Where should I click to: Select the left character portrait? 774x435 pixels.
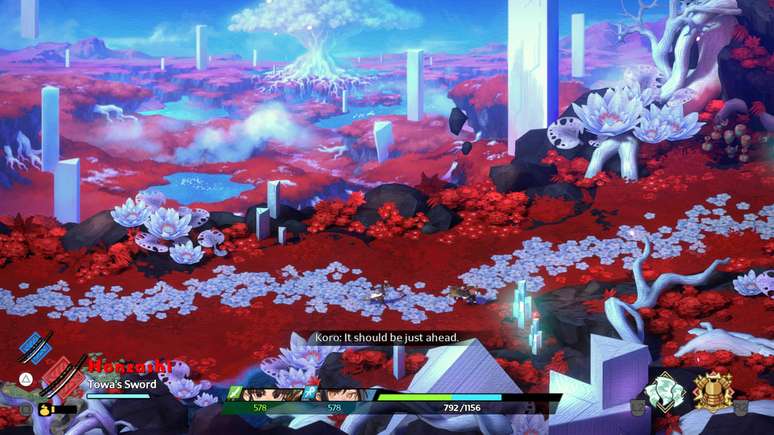(262, 393)
